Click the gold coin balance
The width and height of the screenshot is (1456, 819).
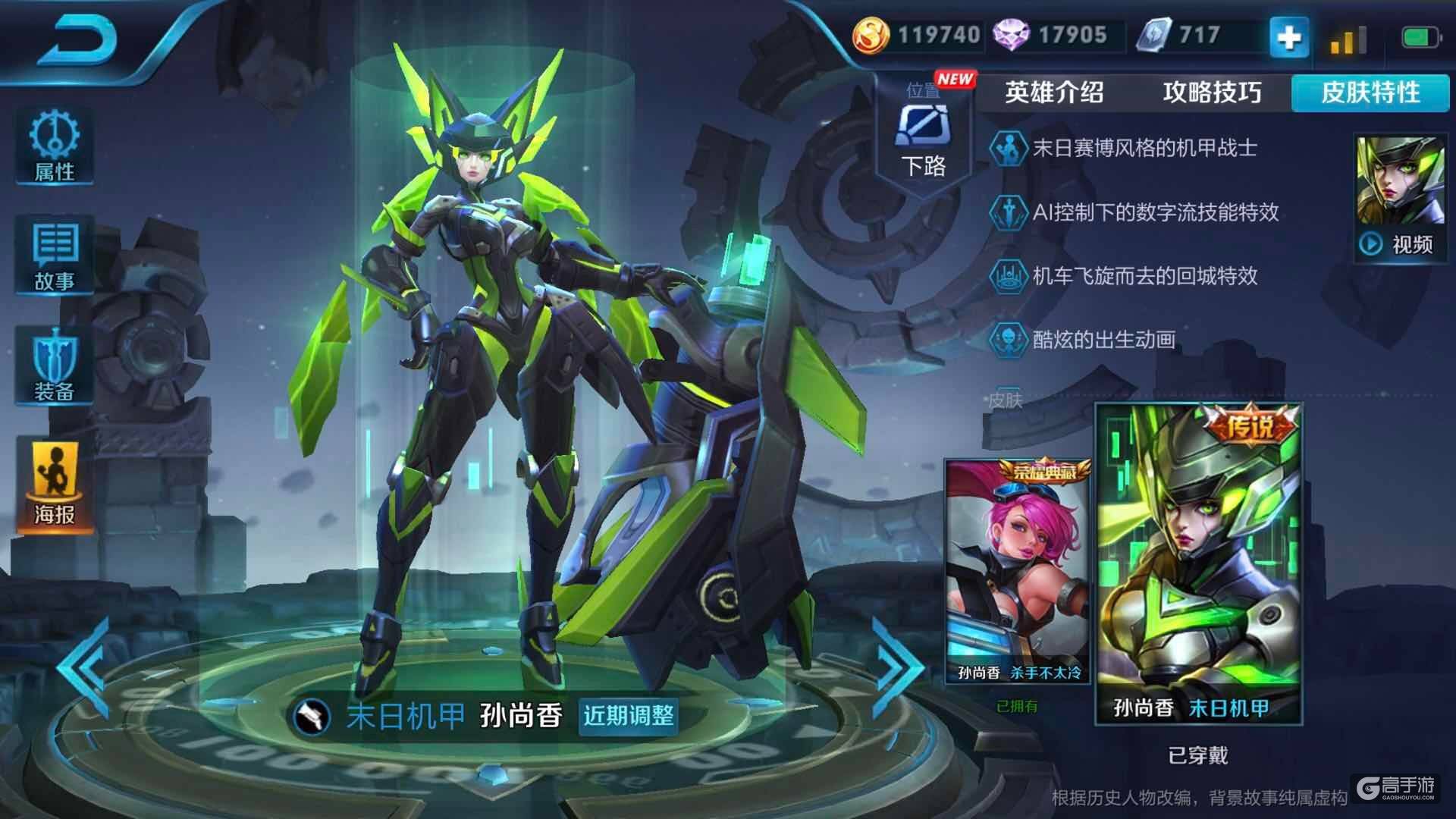(918, 35)
